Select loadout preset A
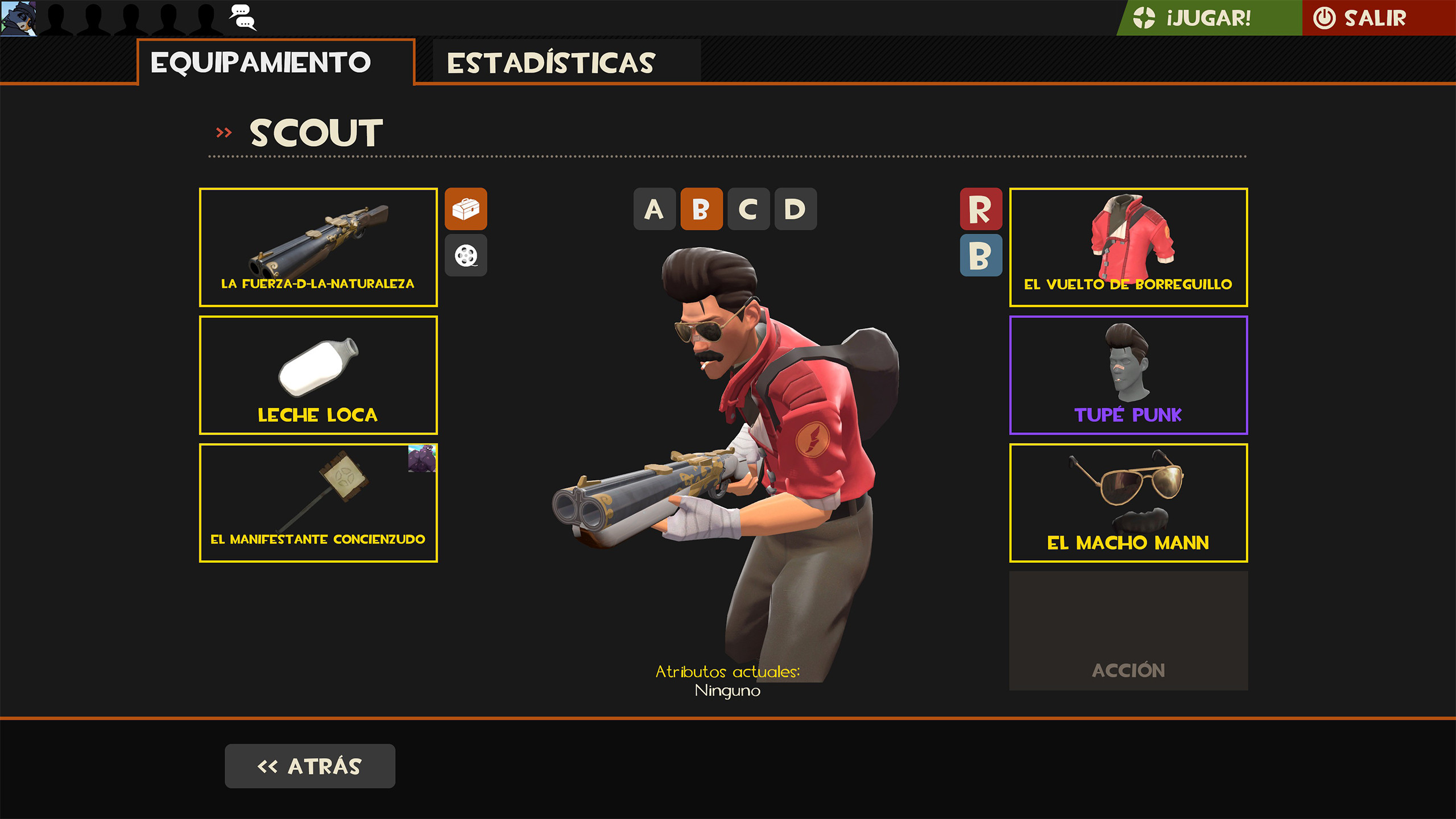This screenshot has height=819, width=1456. pos(655,210)
